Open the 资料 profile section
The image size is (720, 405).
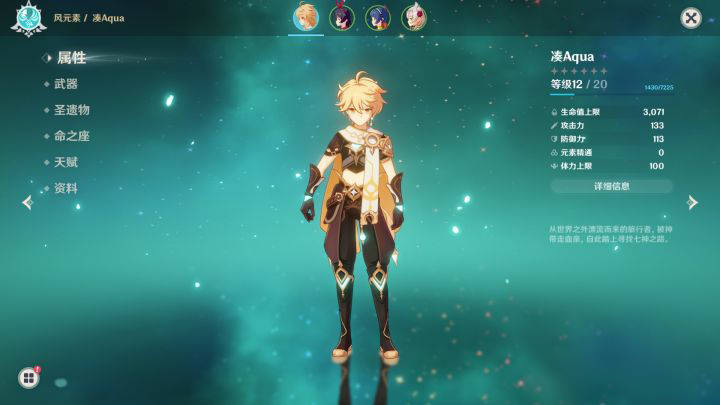(66, 188)
